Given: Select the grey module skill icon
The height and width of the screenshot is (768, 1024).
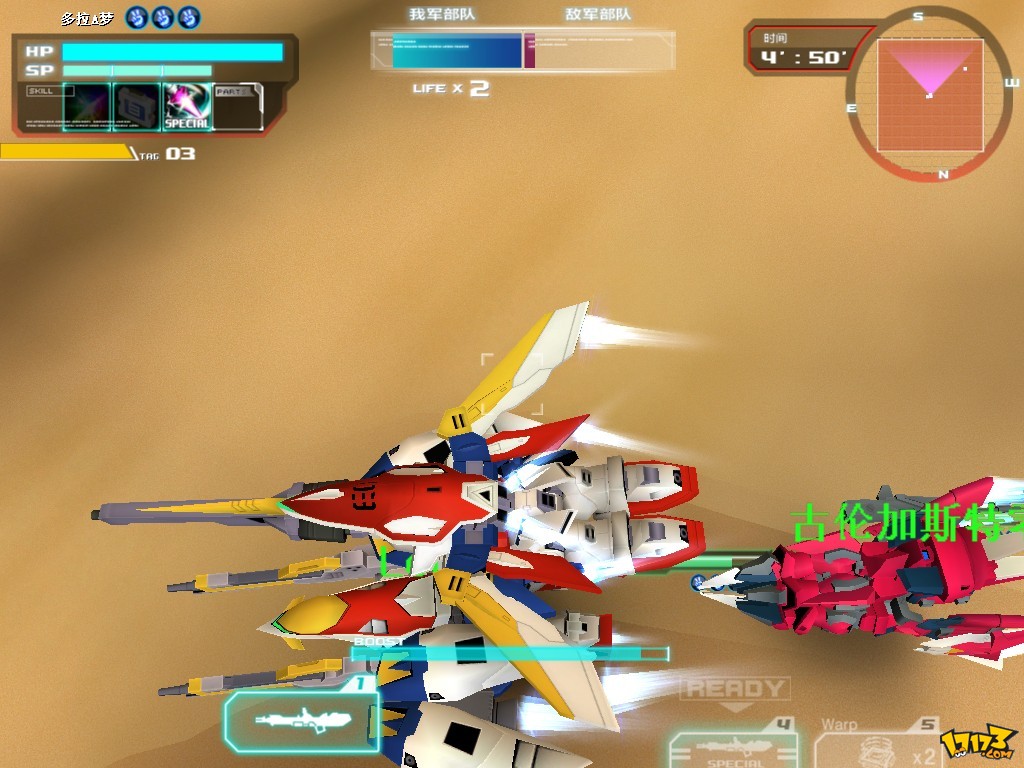Looking at the screenshot, I should 136,106.
